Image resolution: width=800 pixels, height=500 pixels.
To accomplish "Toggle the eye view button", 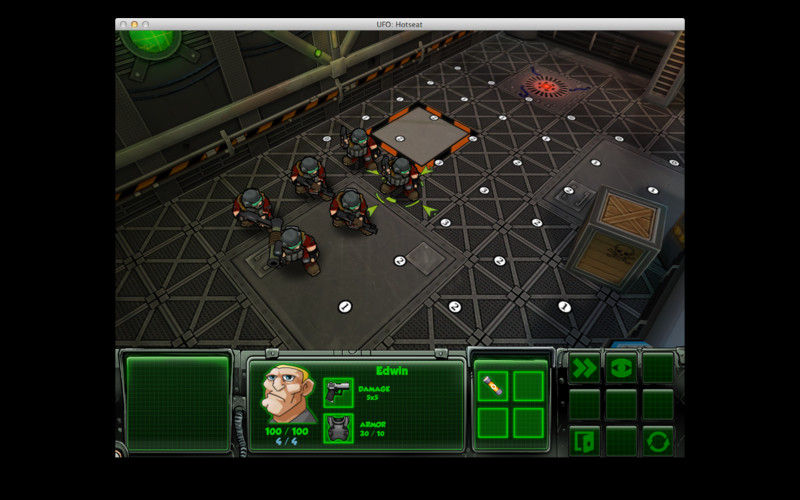I will (621, 368).
